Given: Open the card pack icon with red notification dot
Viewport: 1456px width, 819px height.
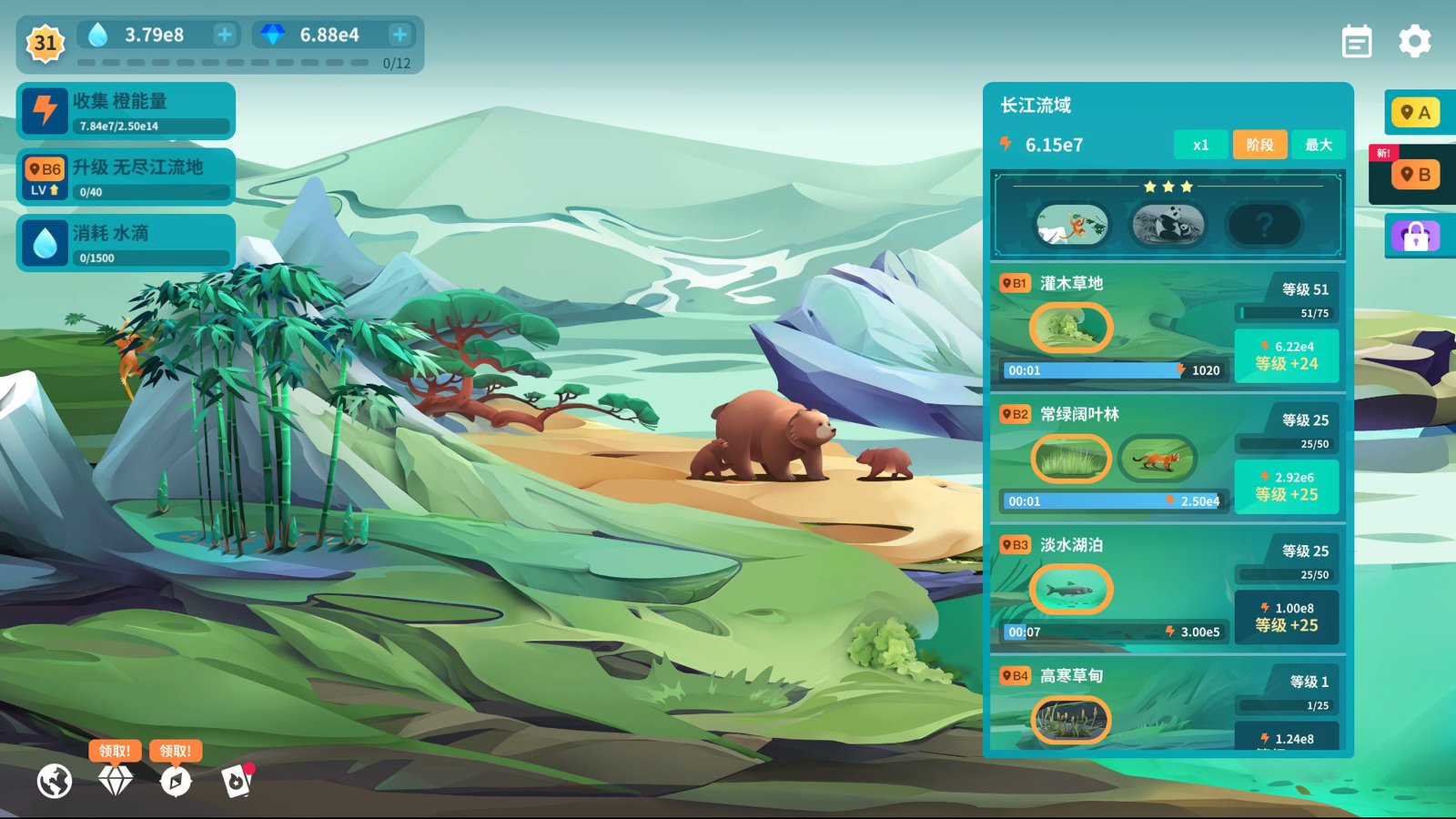Looking at the screenshot, I should tap(237, 780).
